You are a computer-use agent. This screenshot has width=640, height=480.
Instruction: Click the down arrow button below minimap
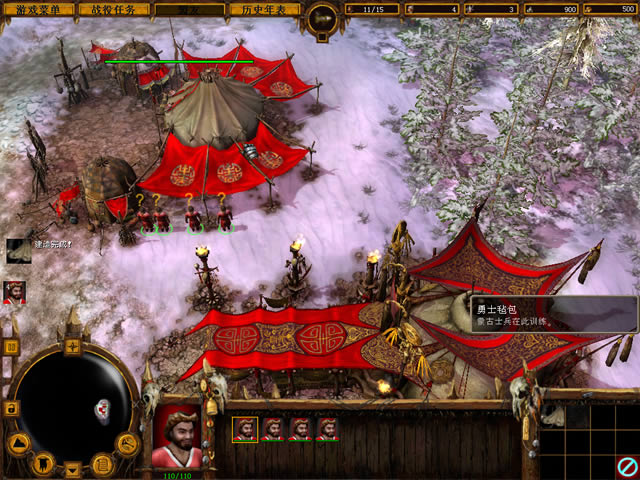[73, 468]
